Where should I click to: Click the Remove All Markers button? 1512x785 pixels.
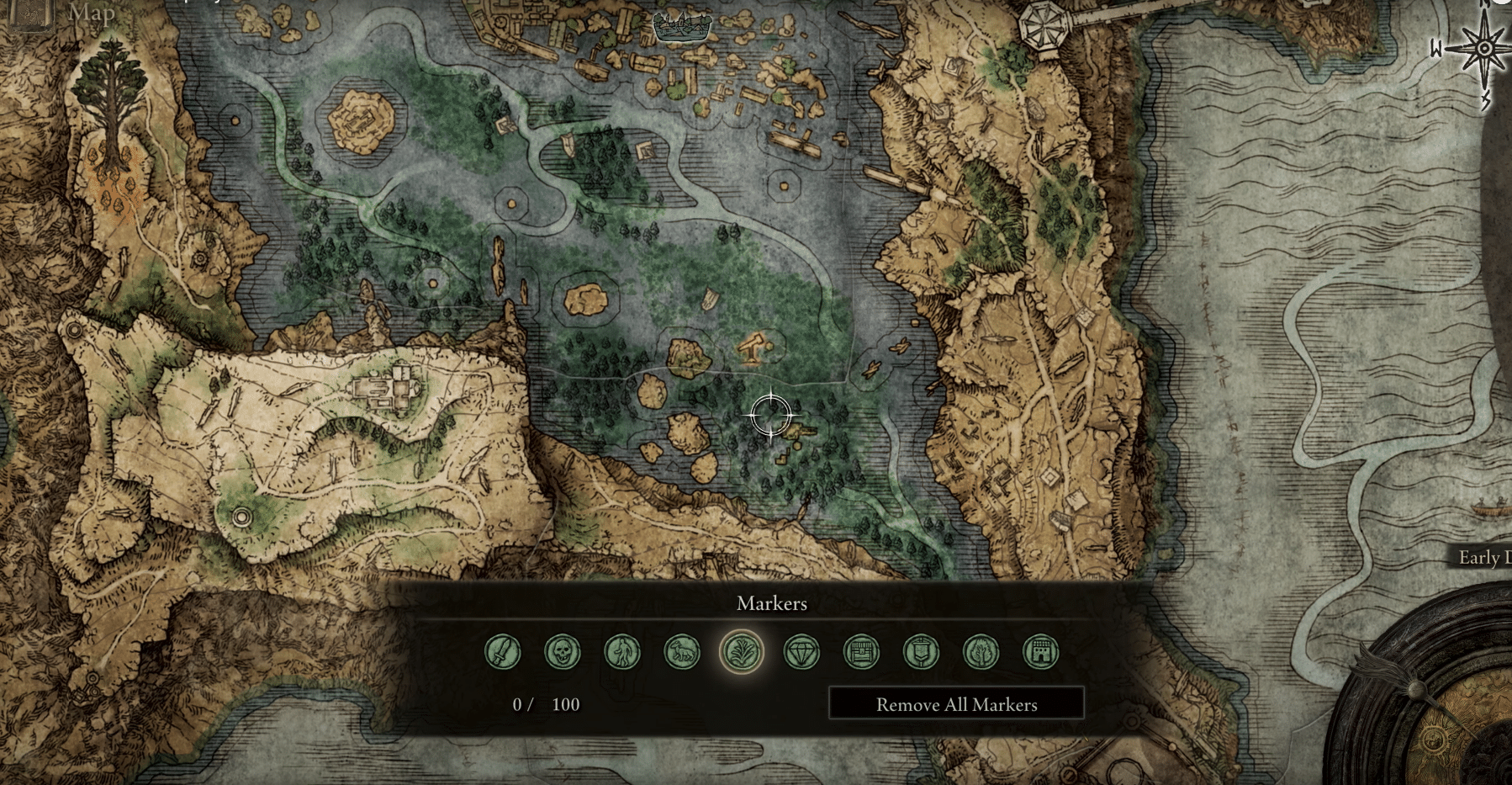point(957,705)
